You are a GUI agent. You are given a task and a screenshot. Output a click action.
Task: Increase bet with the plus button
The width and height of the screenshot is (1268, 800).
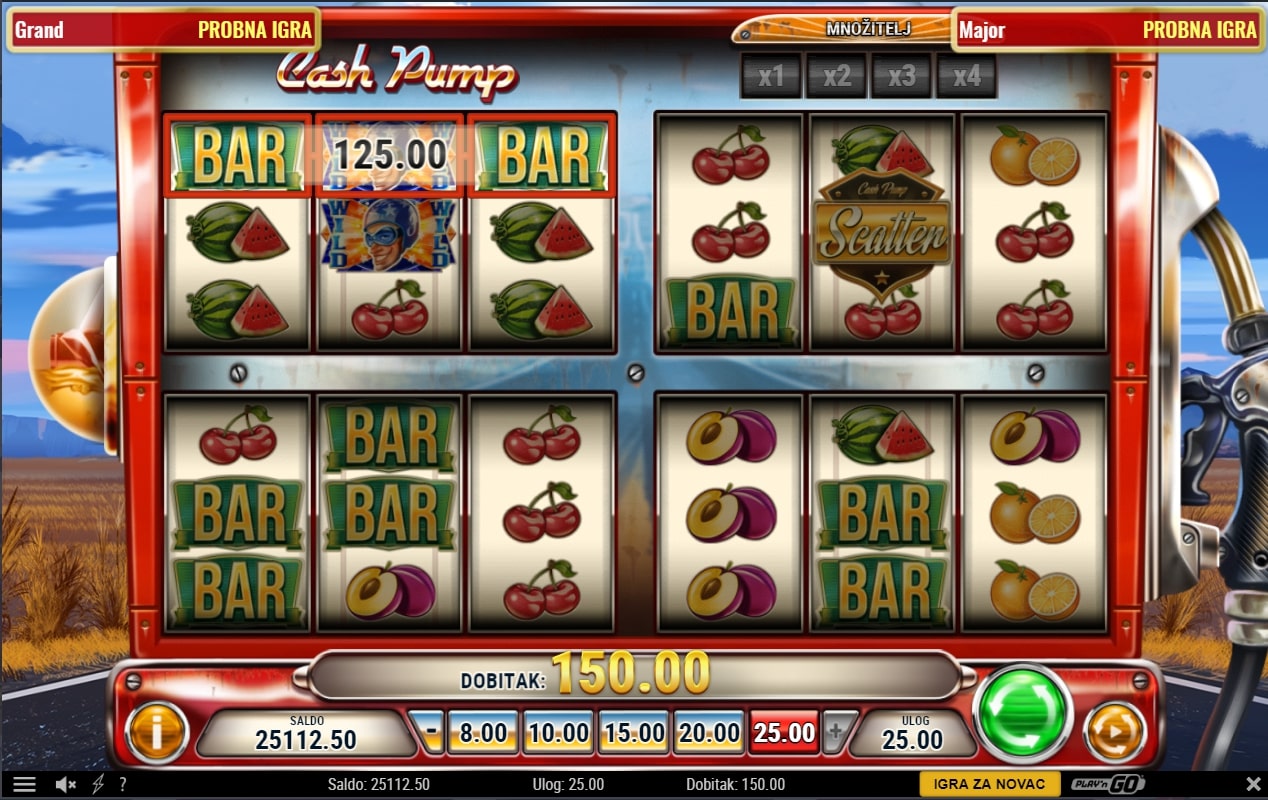838,733
